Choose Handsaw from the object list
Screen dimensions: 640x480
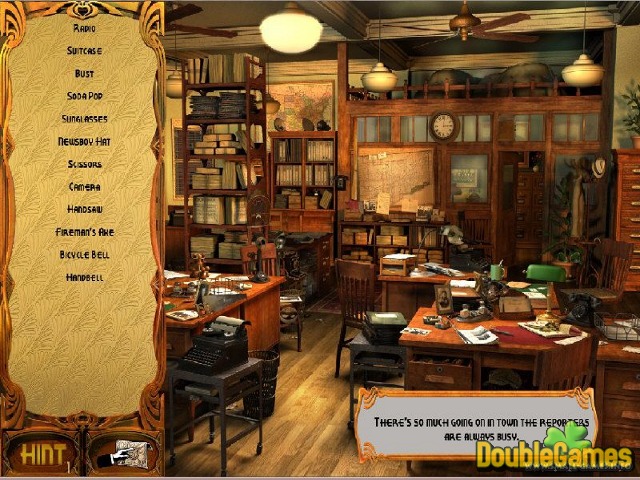point(84,209)
